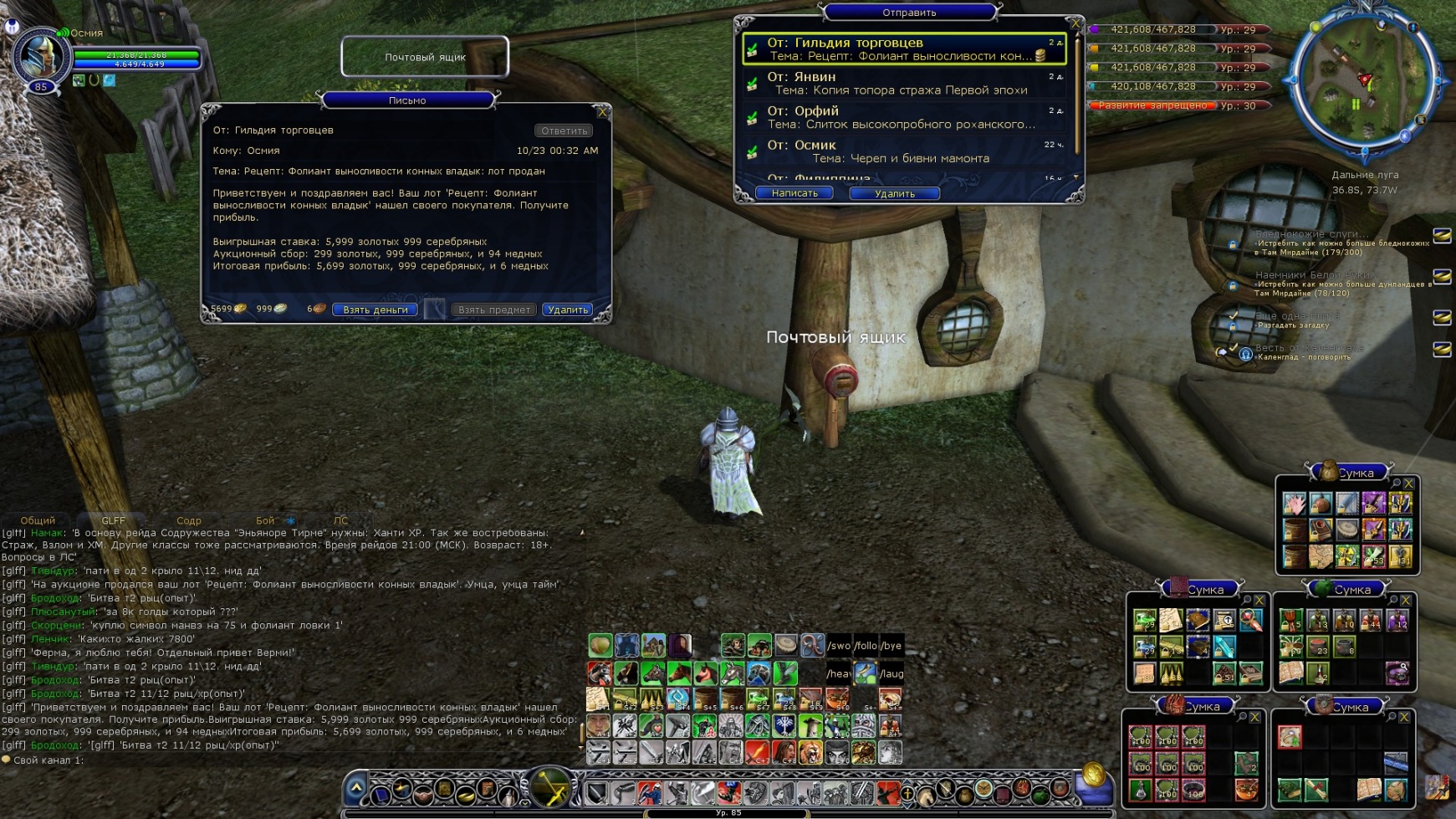Close the mailbox list window
Viewport: 1456px width, 819px height.
[x=1075, y=23]
